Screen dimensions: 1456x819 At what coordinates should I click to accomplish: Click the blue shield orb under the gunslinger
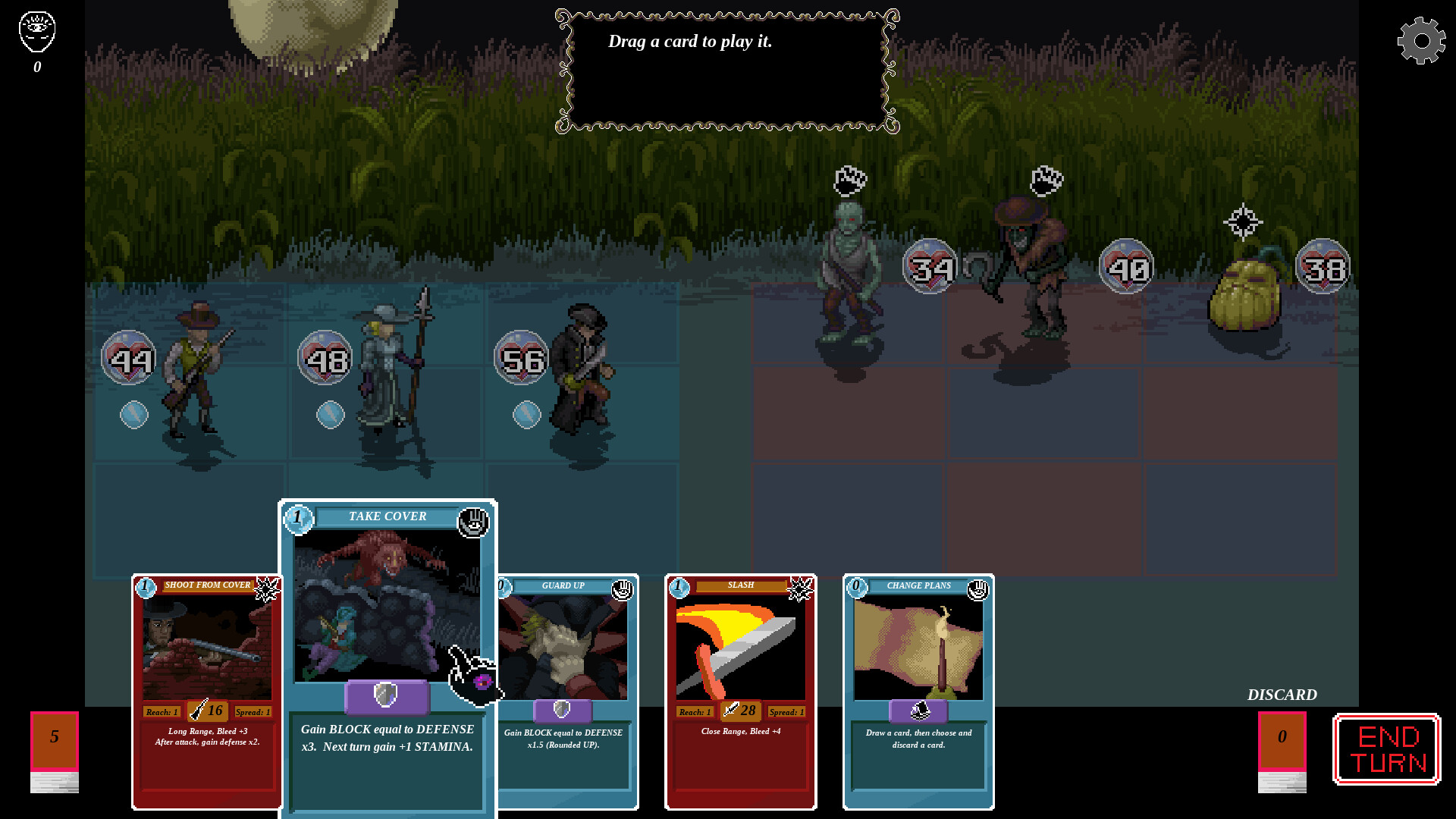pyautogui.click(x=135, y=414)
